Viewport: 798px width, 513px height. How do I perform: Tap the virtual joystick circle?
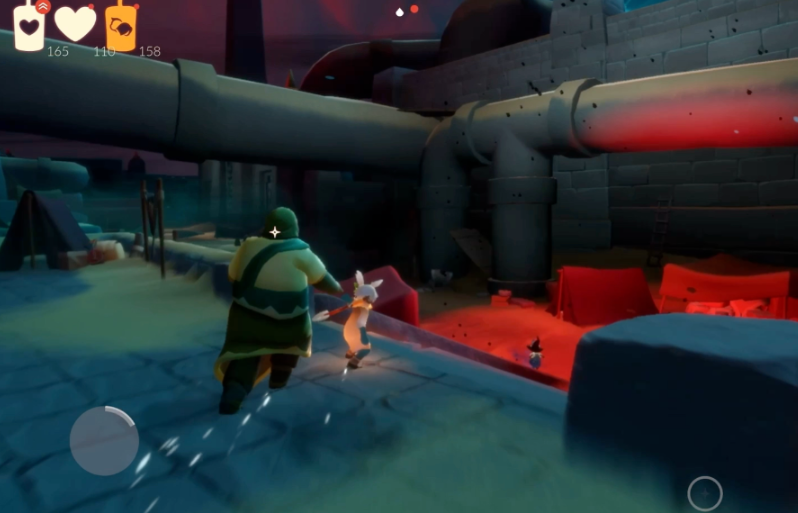(104, 440)
